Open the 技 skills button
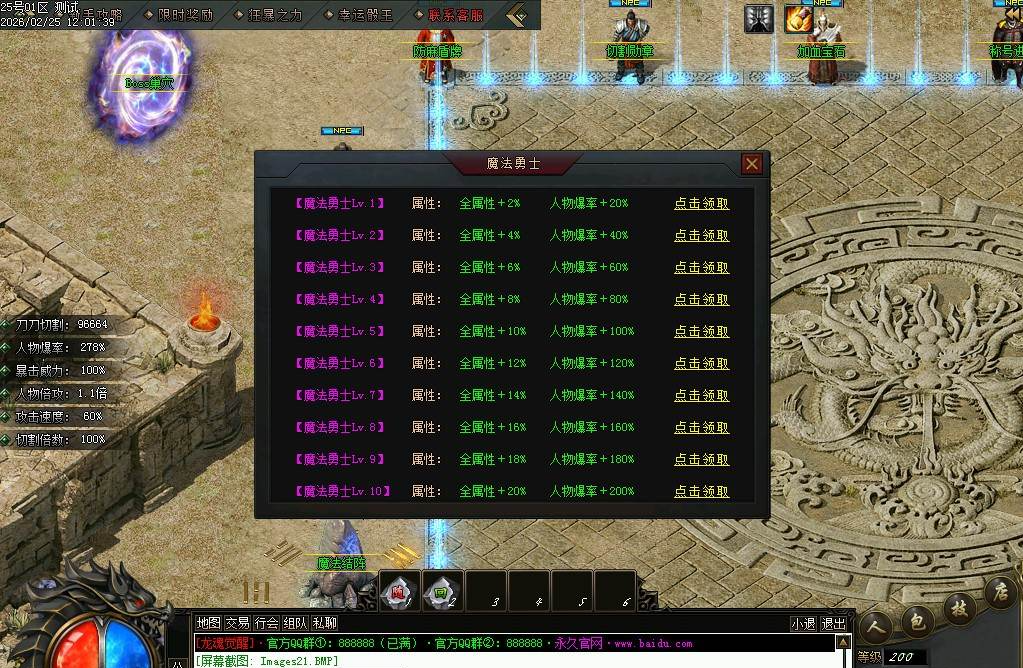Image resolution: width=1023 pixels, height=668 pixels. click(x=959, y=607)
